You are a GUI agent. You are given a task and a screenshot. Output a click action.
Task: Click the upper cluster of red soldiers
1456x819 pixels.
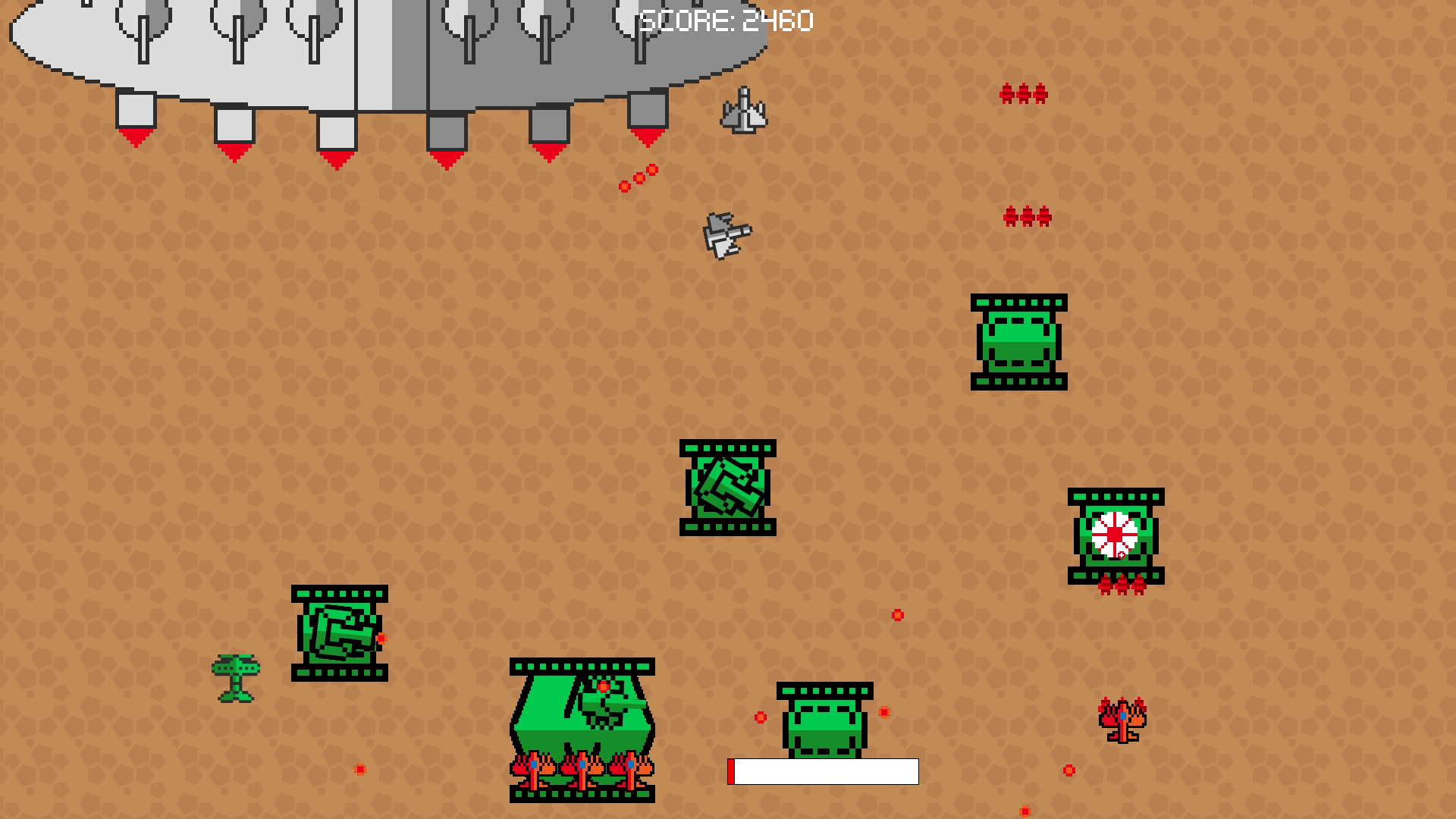pos(1025,92)
